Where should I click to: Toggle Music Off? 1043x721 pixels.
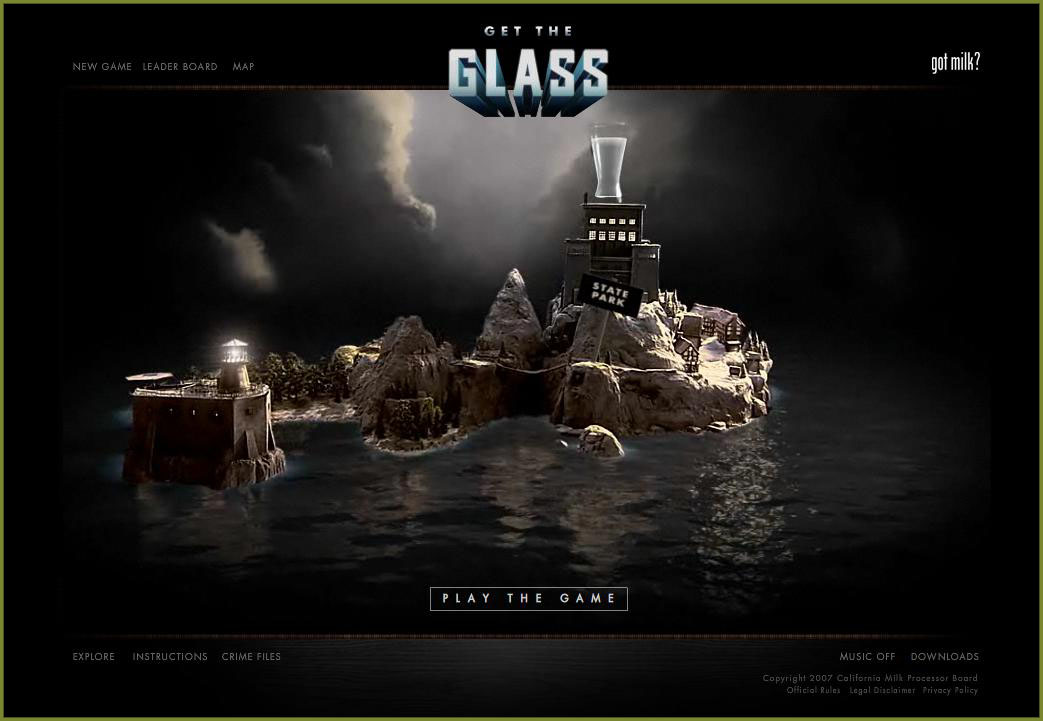pyautogui.click(x=867, y=657)
